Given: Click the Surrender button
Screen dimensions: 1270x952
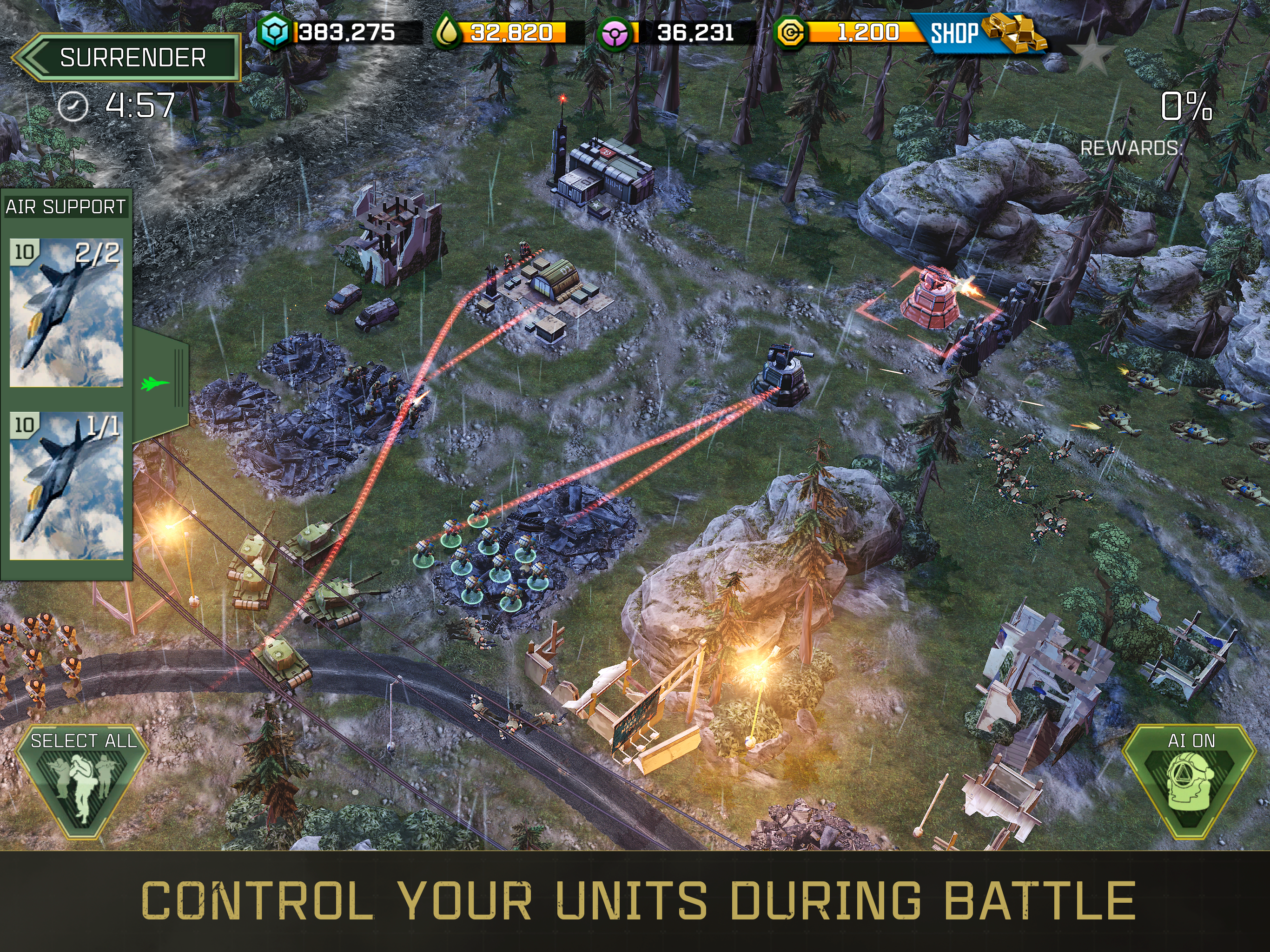Looking at the screenshot, I should click(126, 58).
